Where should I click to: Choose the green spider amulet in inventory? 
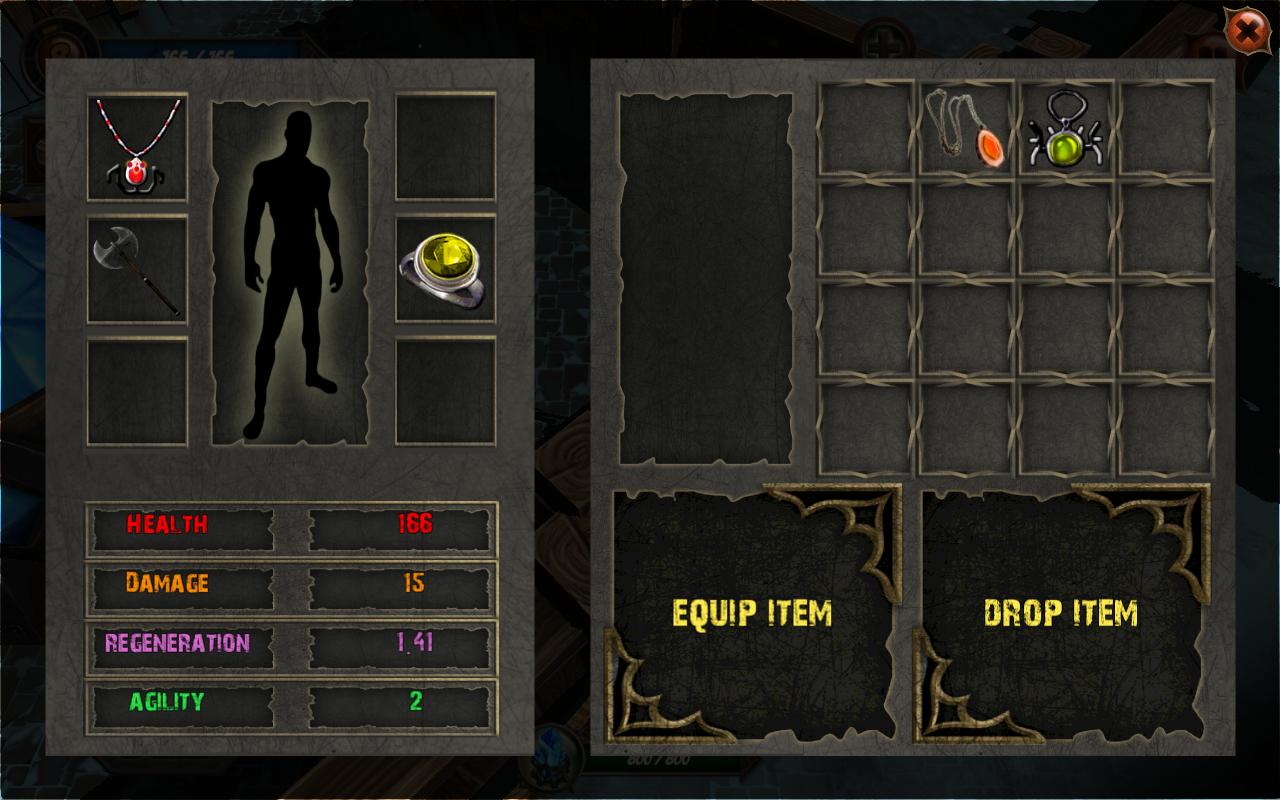[1066, 129]
